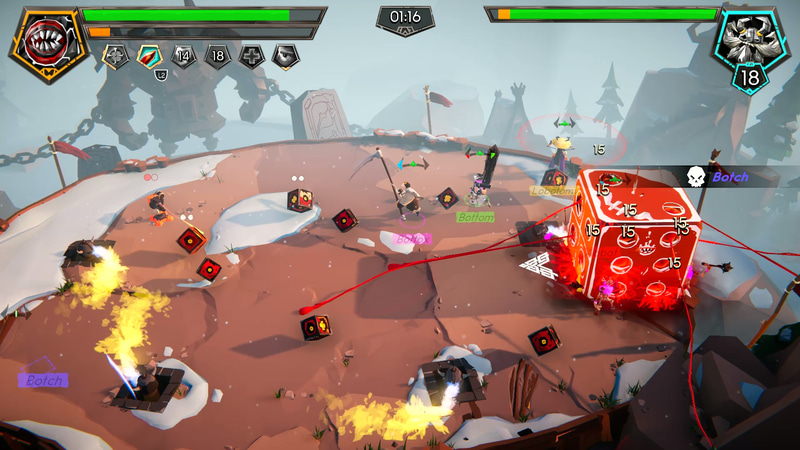Trigger the dark hexagon ability with gold underline
Screen dimensions: 800x450
(x=286, y=57)
